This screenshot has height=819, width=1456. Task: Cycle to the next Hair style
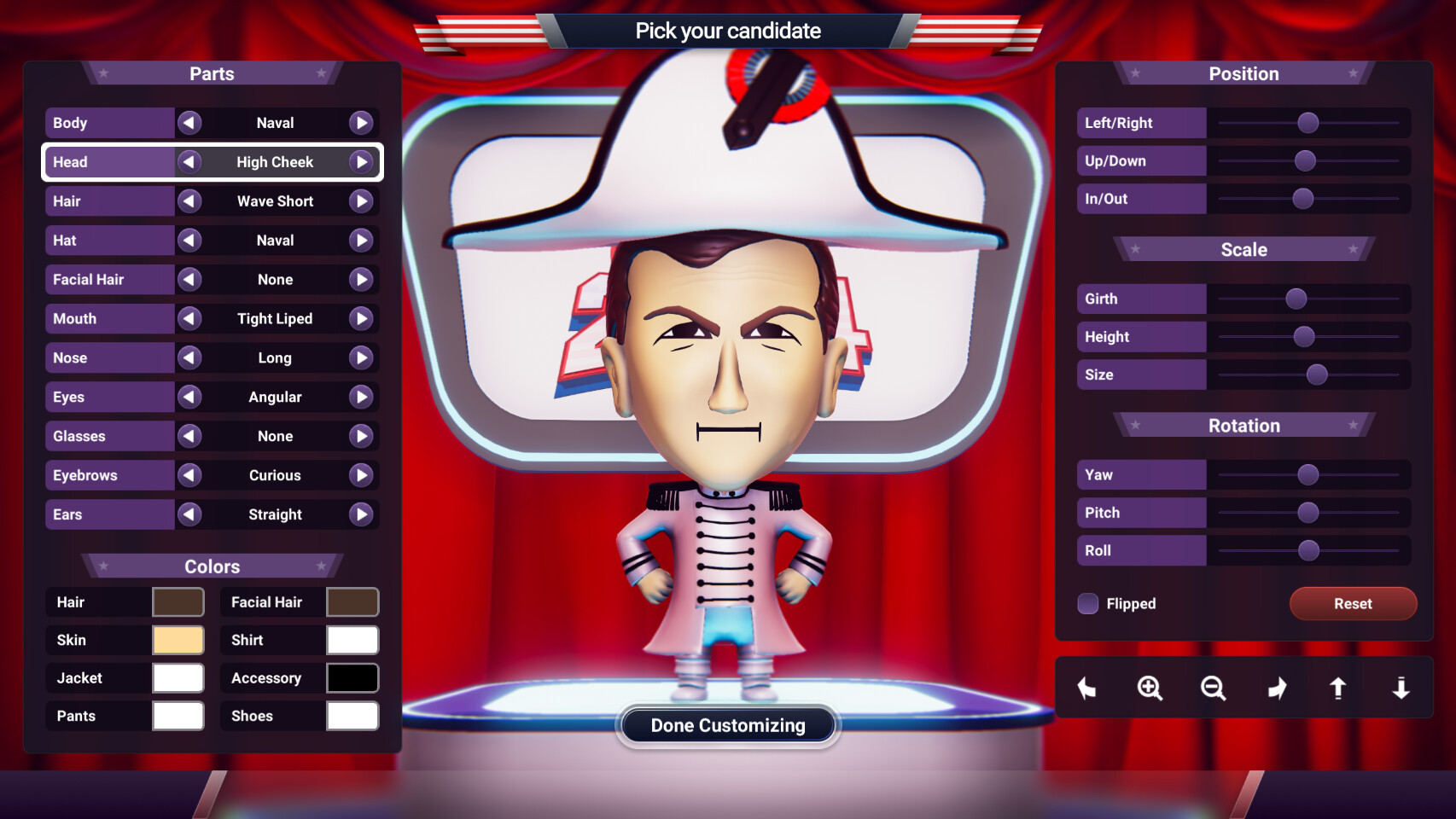coord(361,200)
